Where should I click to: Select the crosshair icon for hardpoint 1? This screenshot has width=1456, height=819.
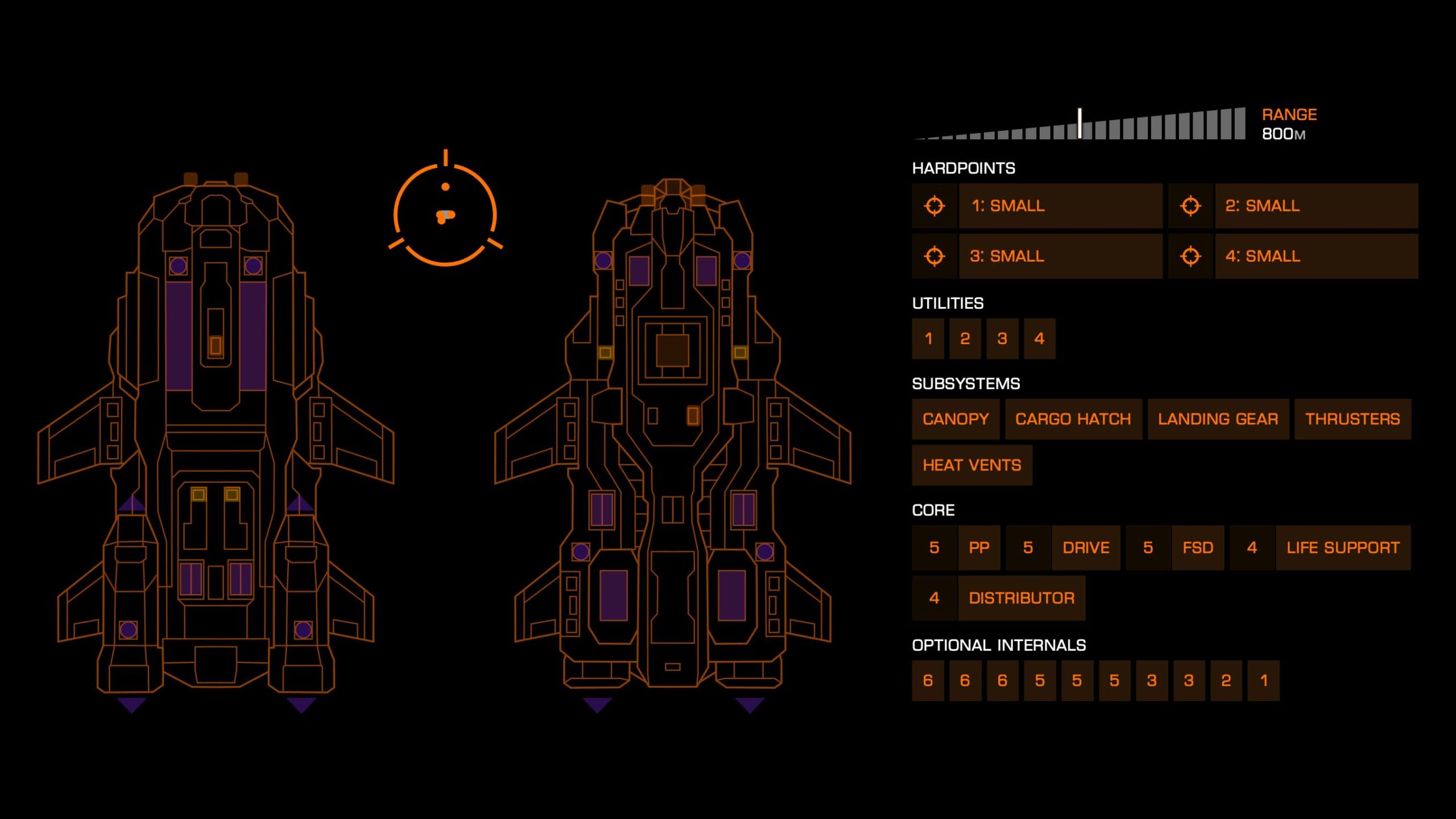click(x=936, y=206)
